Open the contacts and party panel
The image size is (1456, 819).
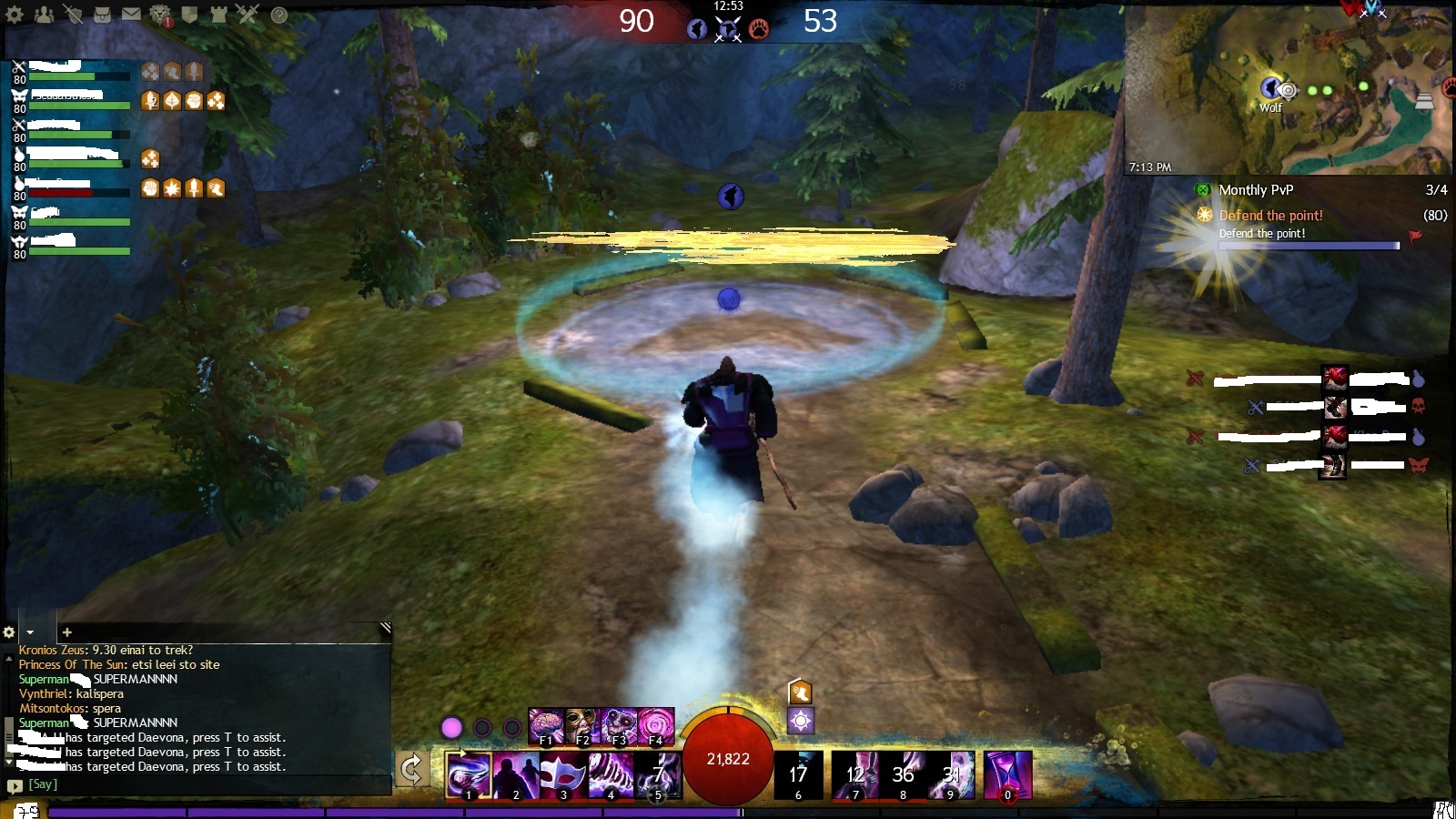tap(43, 15)
